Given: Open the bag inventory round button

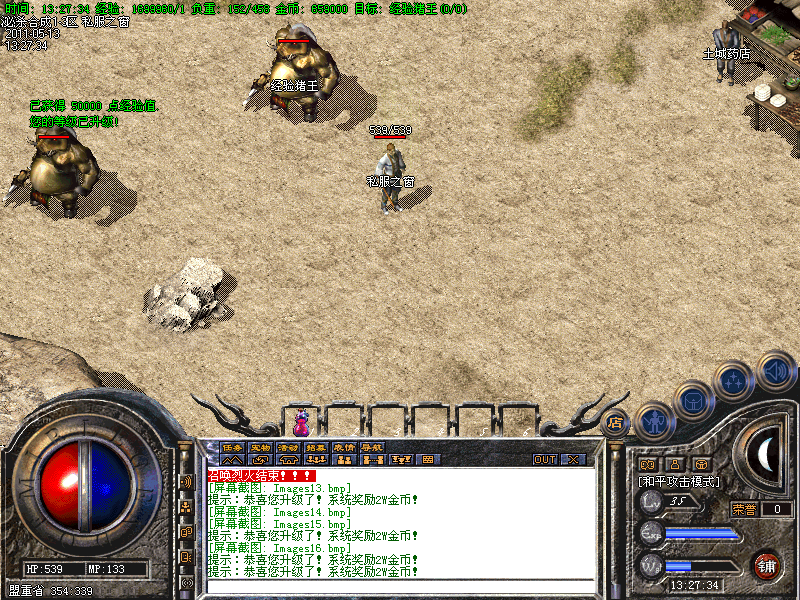Looking at the screenshot, I should [x=694, y=399].
